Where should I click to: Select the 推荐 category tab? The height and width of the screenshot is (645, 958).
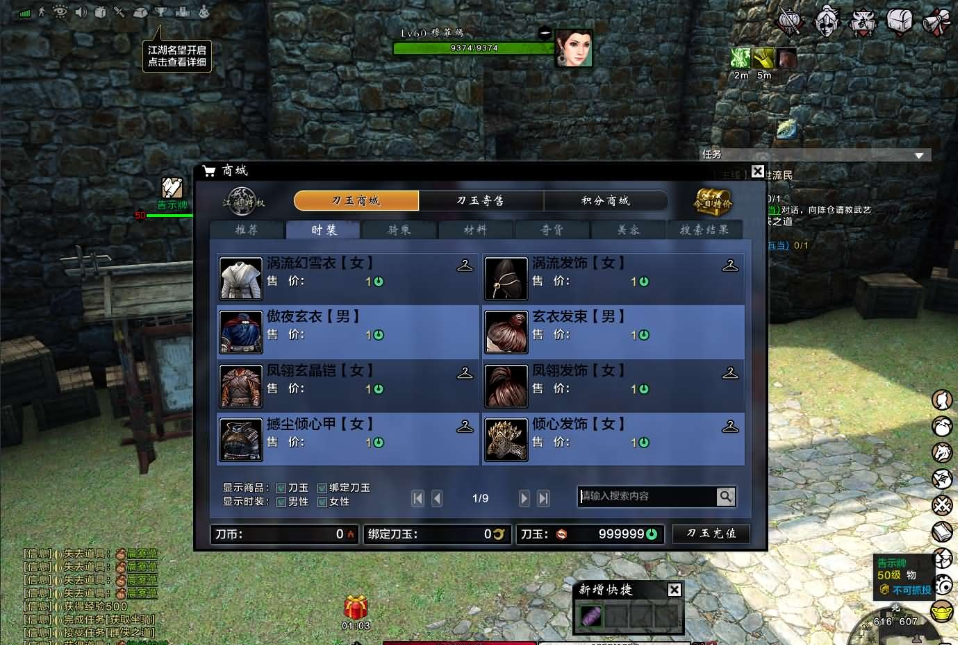(246, 230)
